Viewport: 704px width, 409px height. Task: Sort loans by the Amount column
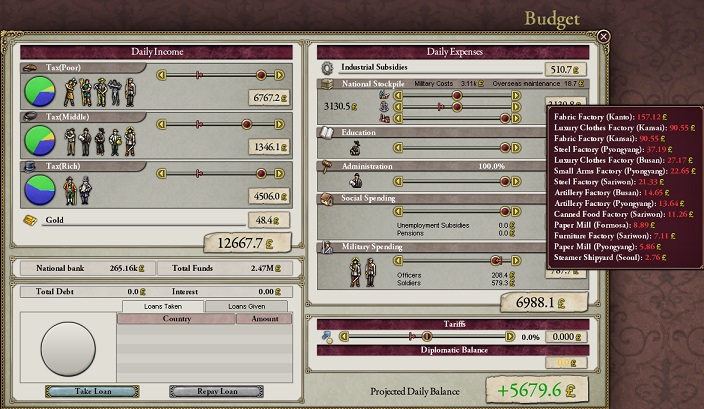click(x=264, y=319)
